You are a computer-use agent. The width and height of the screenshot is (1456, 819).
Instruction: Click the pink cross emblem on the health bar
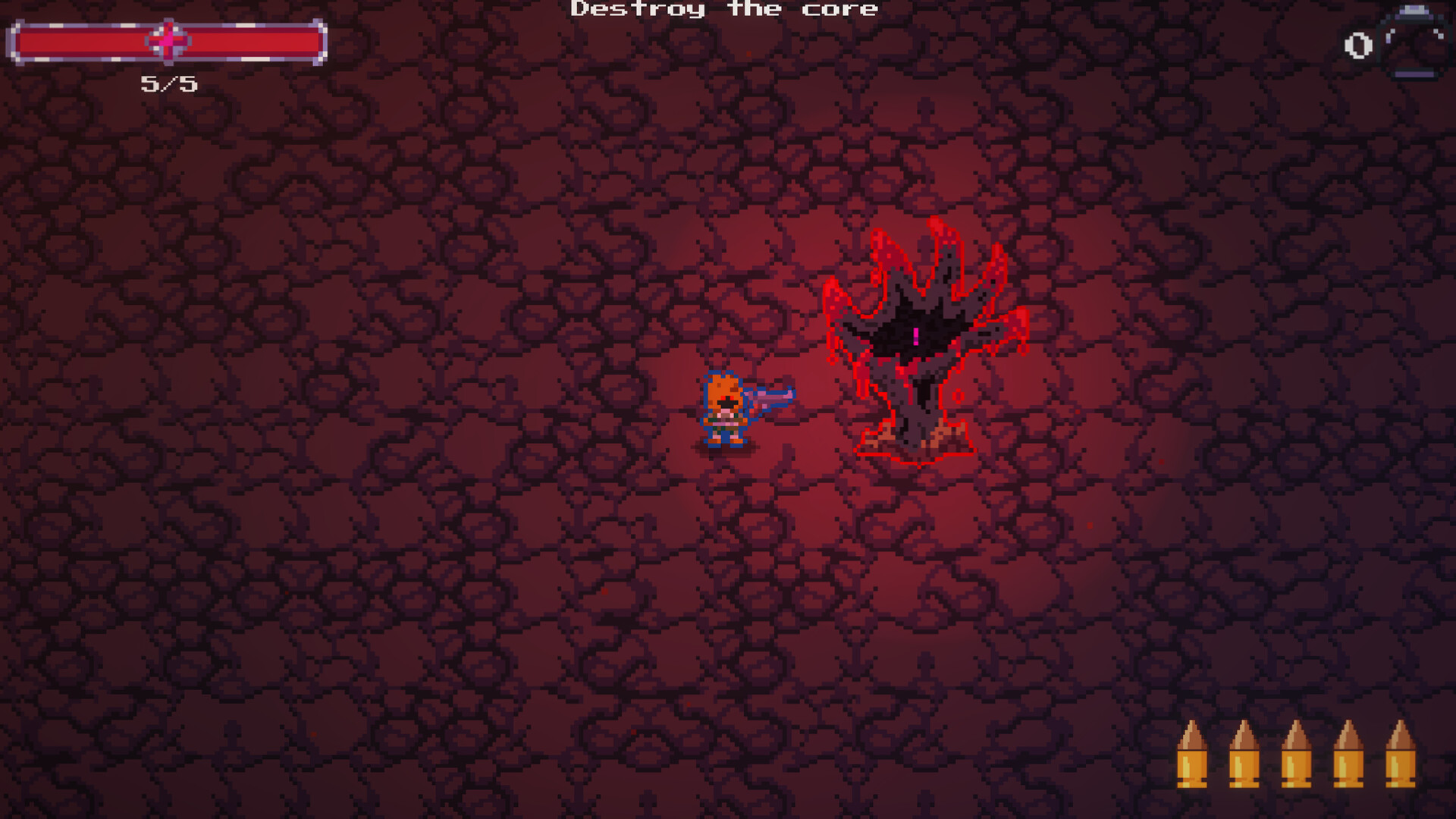(168, 42)
